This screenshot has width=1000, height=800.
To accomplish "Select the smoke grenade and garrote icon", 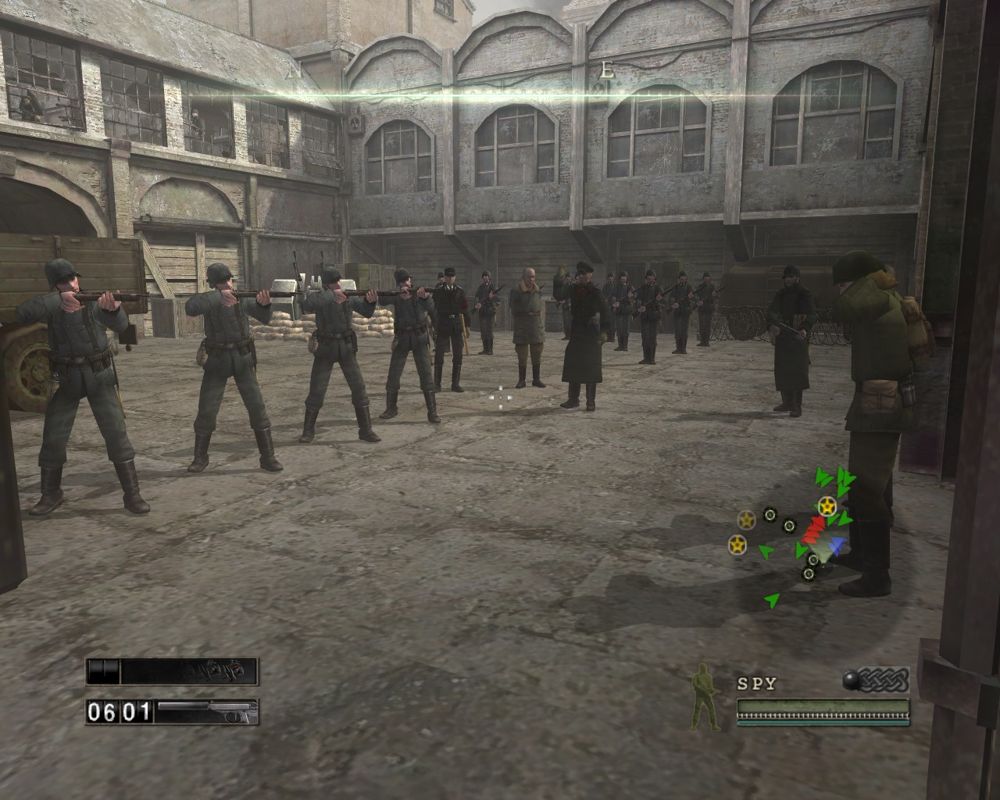I will (876, 680).
